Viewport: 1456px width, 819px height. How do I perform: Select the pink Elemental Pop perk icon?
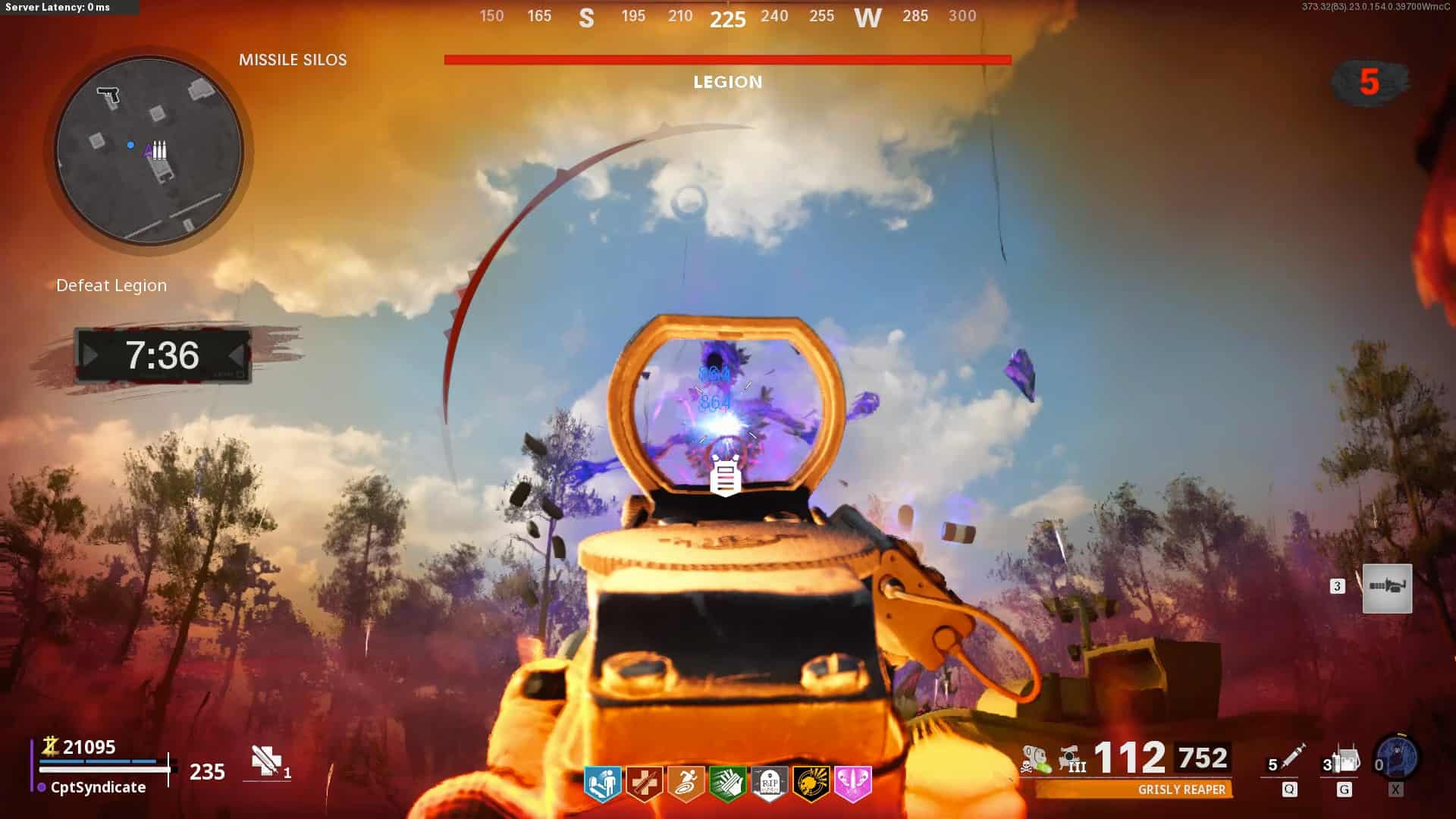[852, 783]
